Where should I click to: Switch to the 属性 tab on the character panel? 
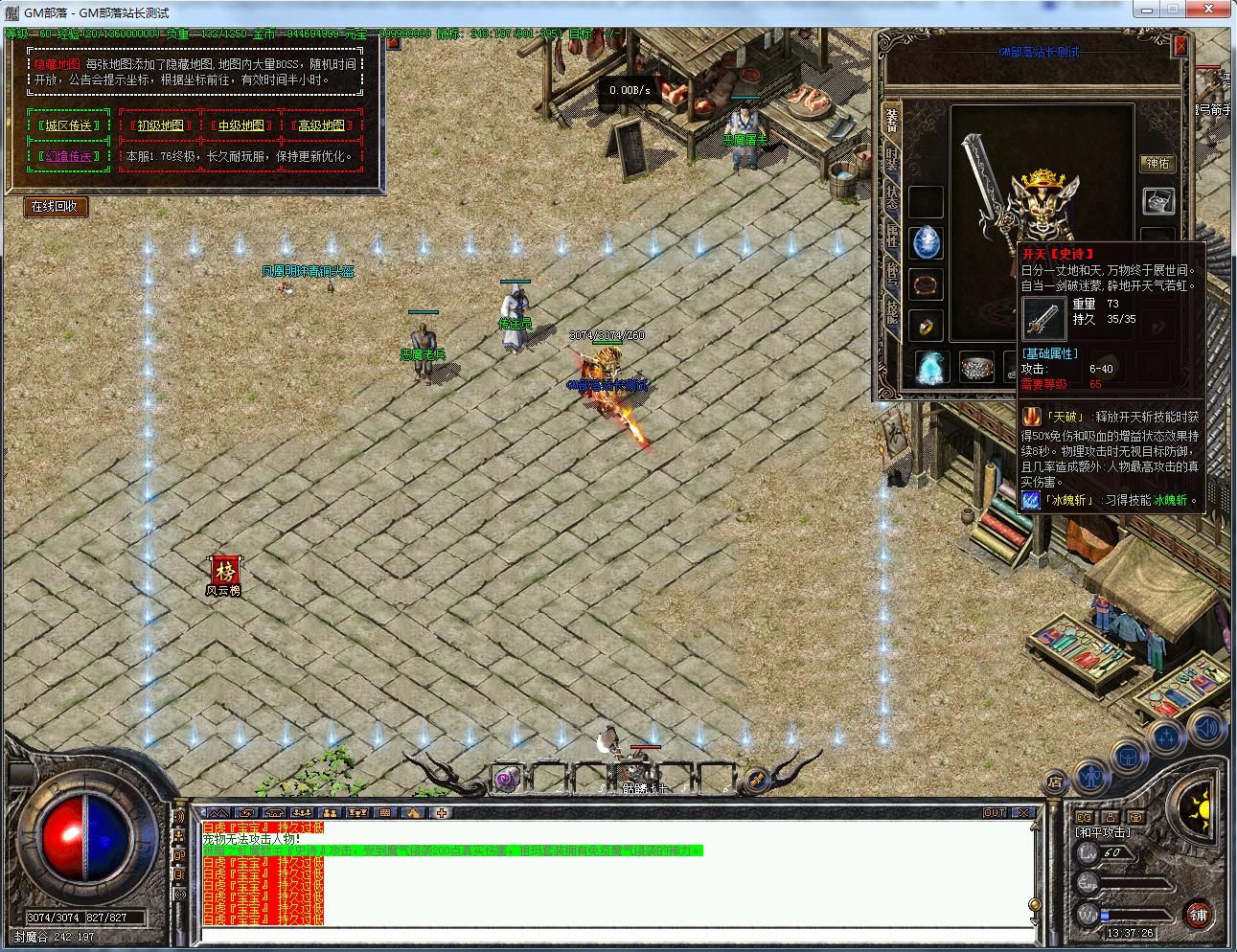click(891, 237)
